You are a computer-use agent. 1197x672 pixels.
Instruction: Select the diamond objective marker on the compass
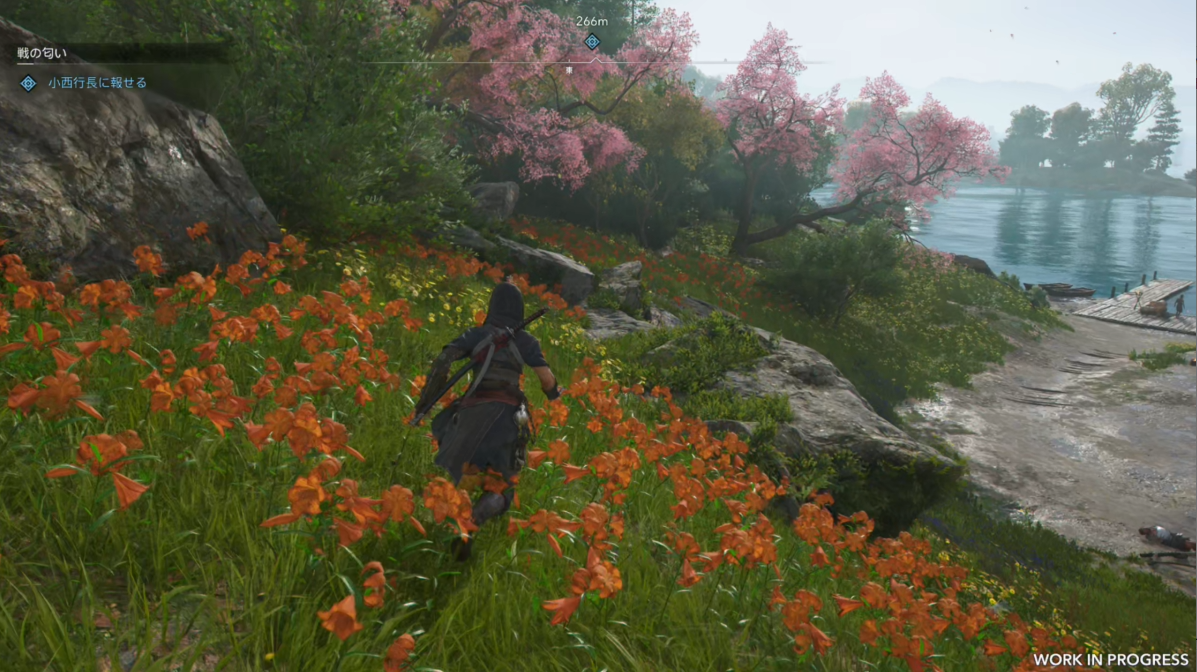tap(592, 41)
